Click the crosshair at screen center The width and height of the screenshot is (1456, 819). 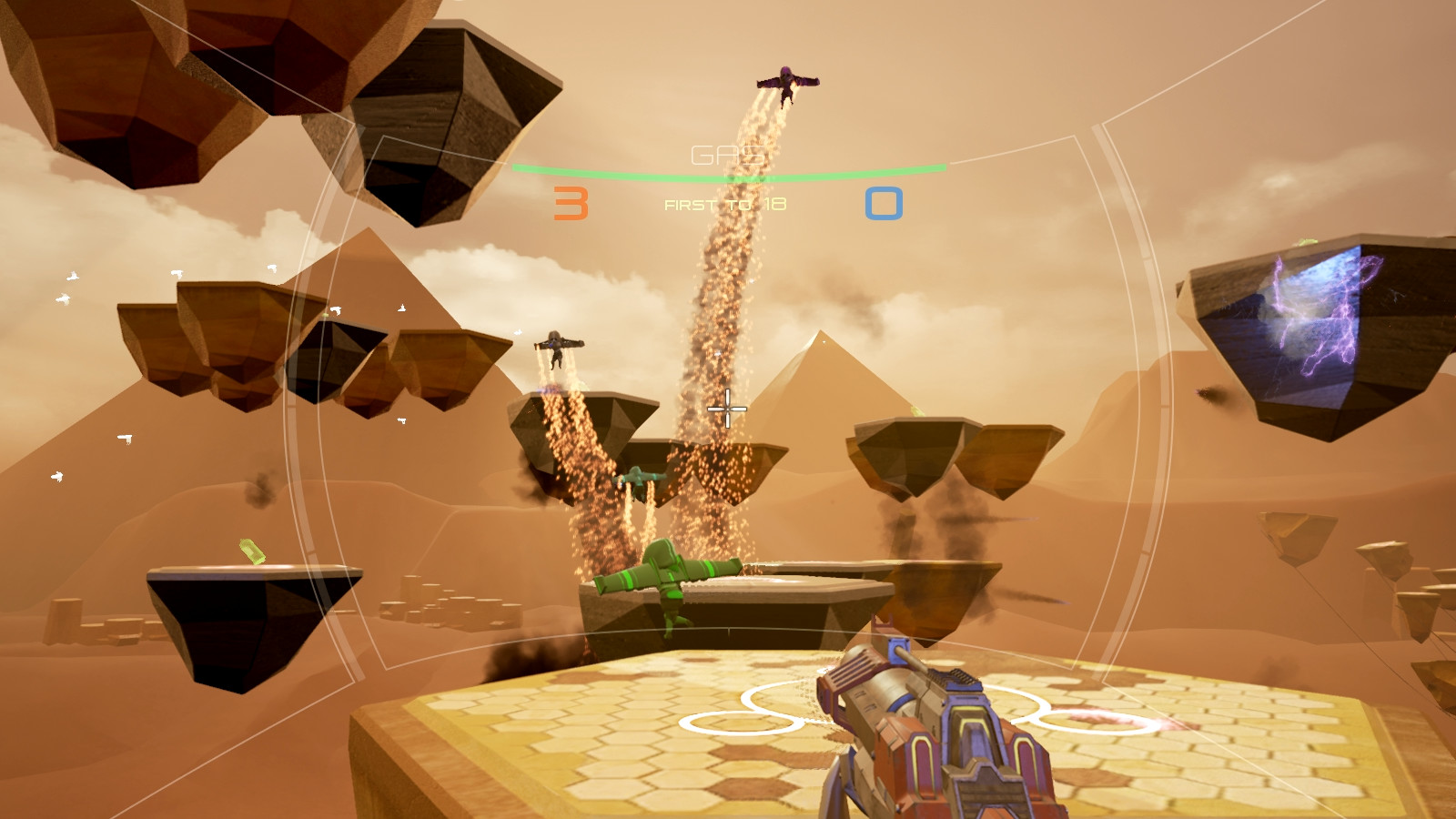728,410
